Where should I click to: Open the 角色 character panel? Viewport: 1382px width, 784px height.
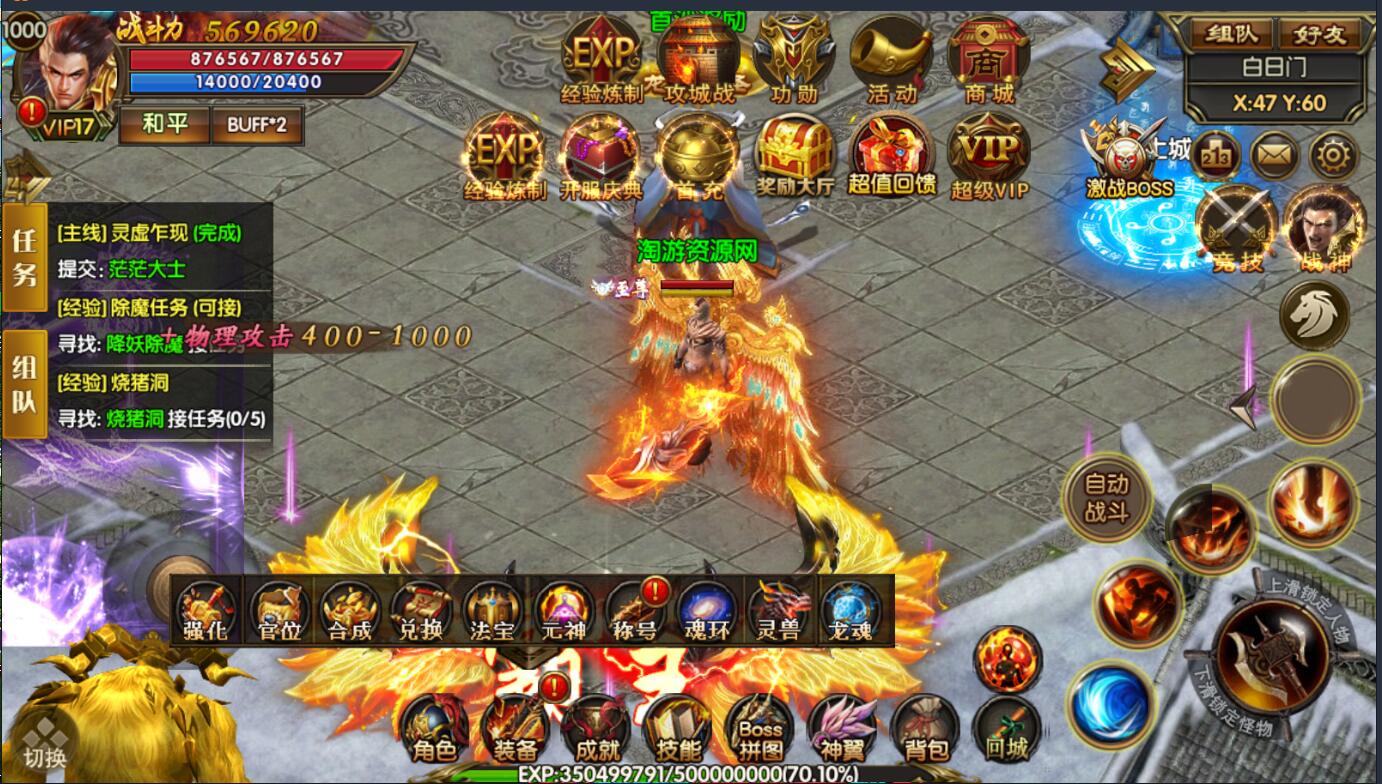[x=434, y=730]
